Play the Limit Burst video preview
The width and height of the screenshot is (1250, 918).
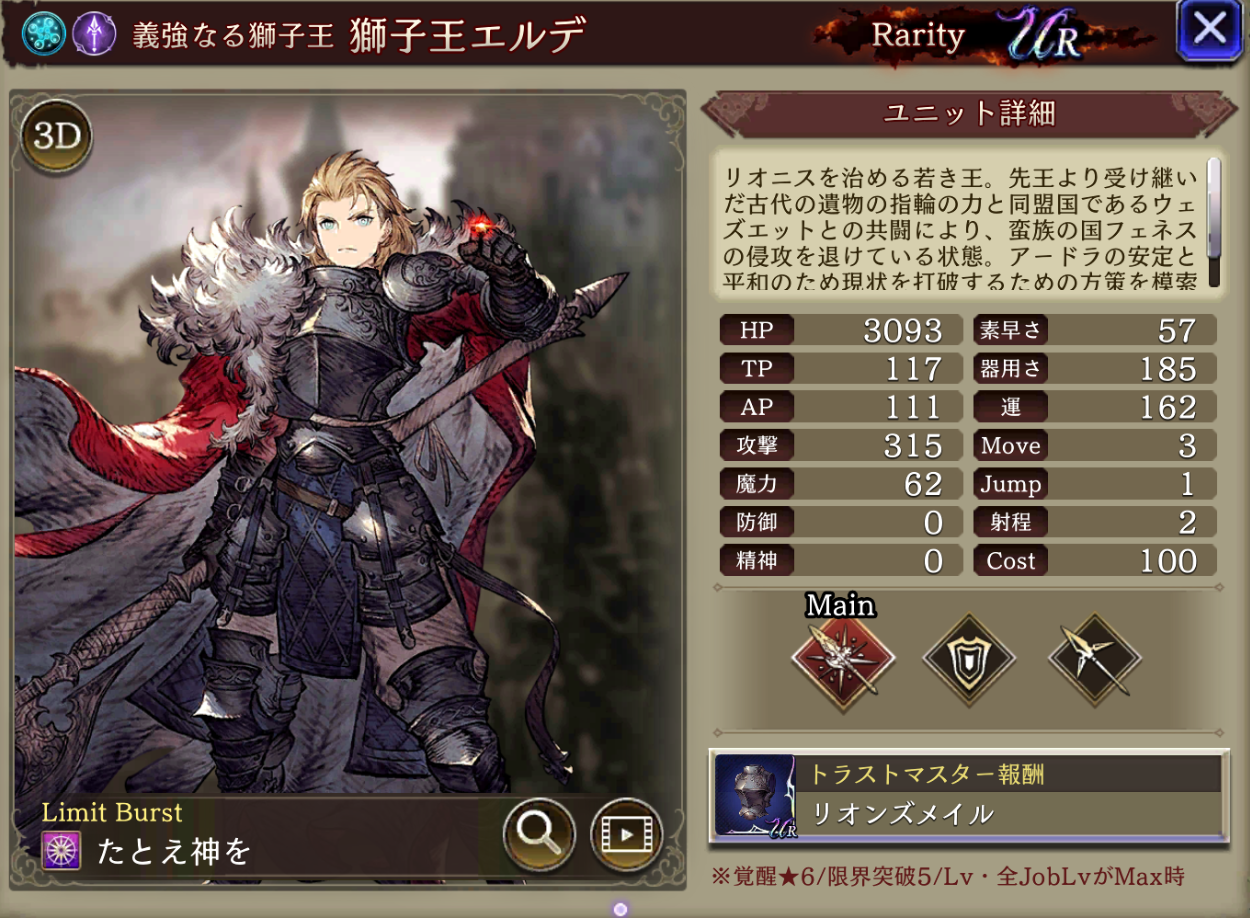pos(627,833)
